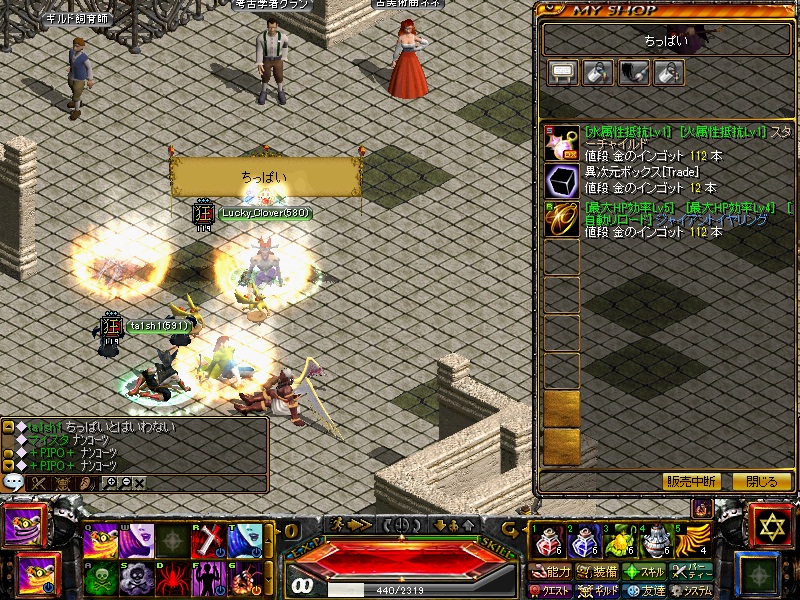Activate the red spider skill on D
Viewport: 800px width, 600px height.
pyautogui.click(x=173, y=579)
